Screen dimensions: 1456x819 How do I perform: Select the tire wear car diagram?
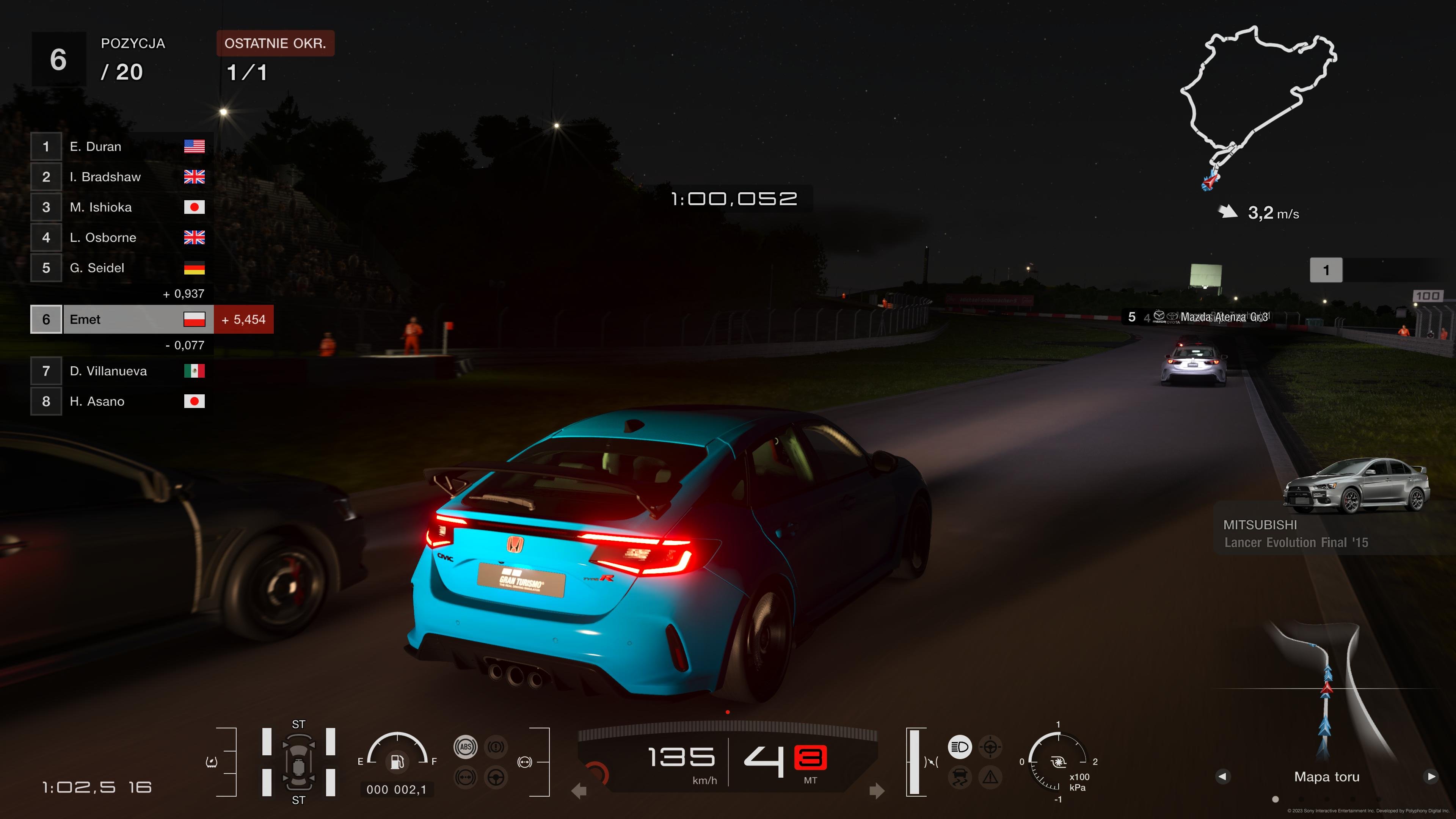[298, 761]
